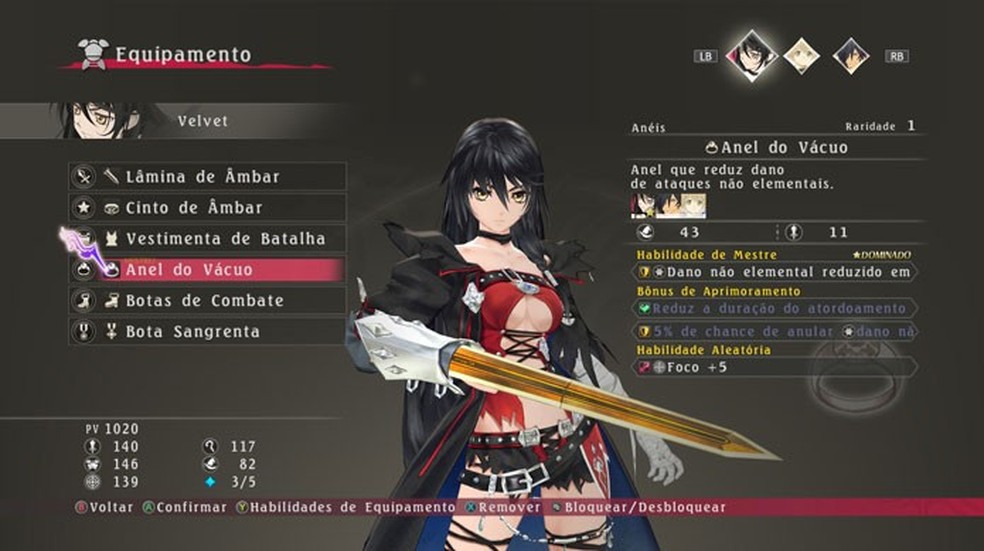Switch to the blonde character portrait tab
This screenshot has width=984, height=551.
801,56
